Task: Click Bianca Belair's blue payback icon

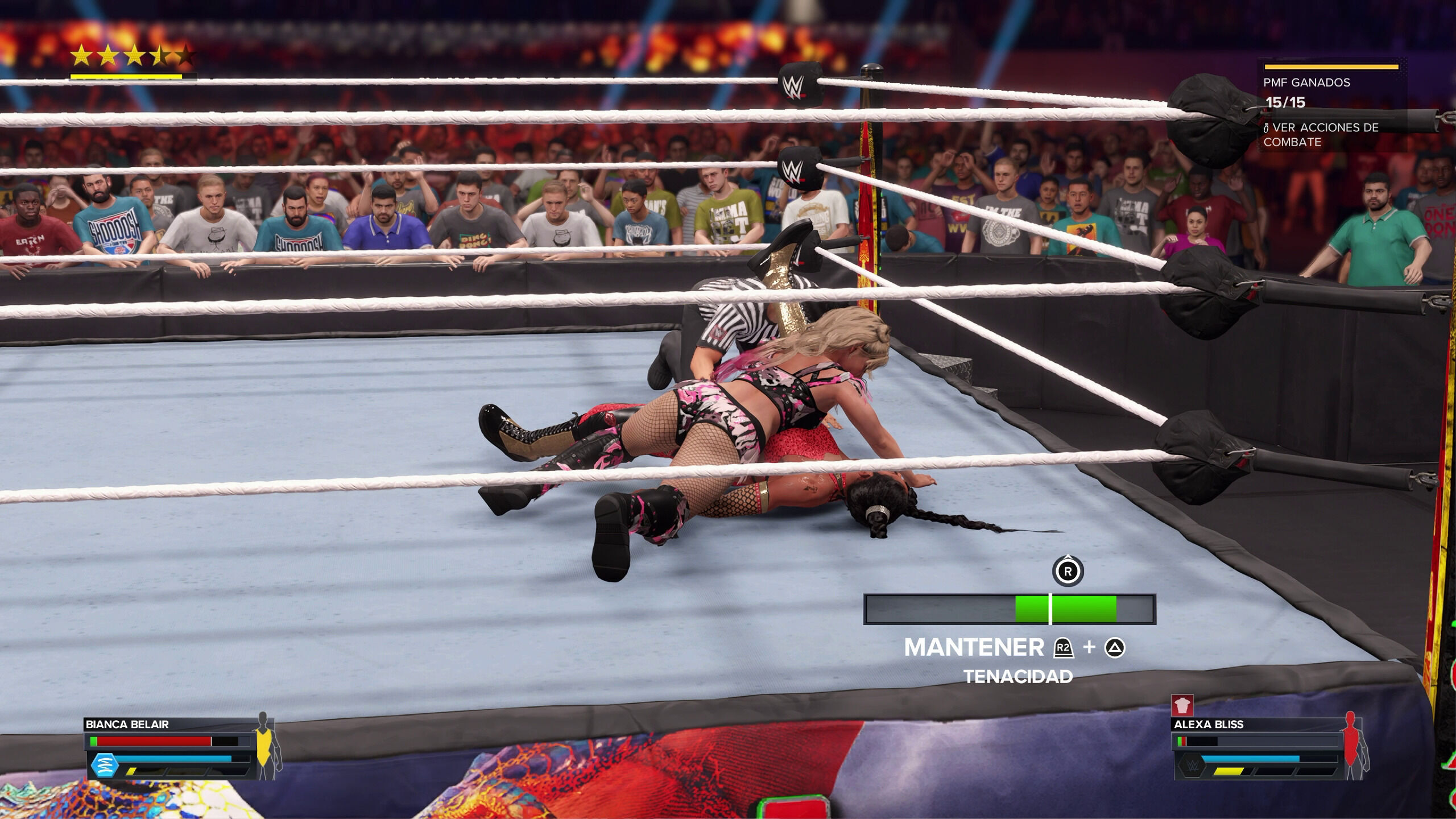Action: pyautogui.click(x=105, y=764)
